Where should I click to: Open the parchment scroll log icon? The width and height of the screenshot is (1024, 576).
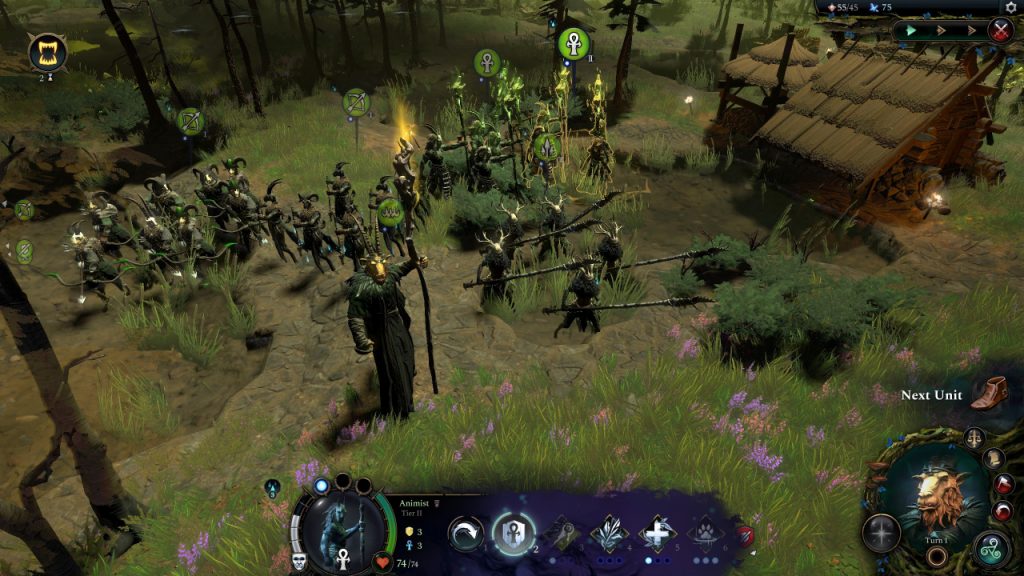(x=993, y=459)
